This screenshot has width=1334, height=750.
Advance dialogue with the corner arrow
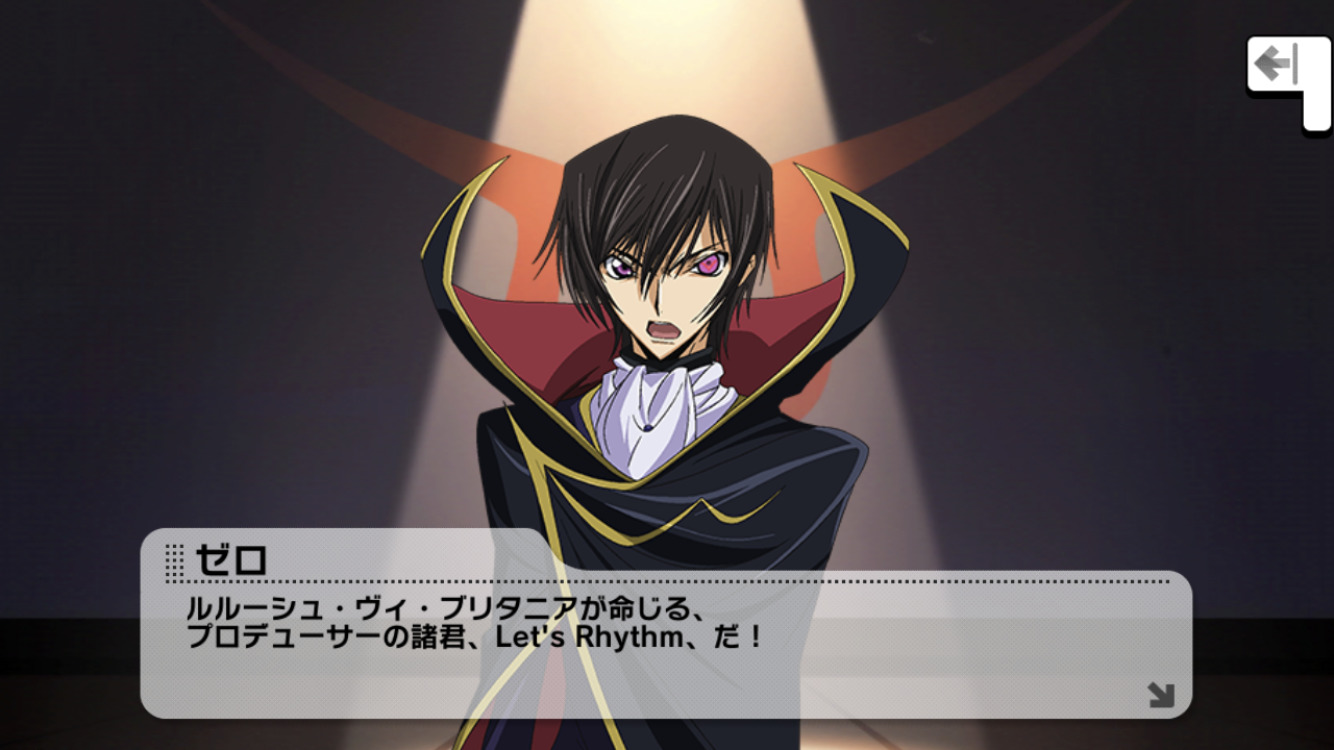coord(1160,694)
